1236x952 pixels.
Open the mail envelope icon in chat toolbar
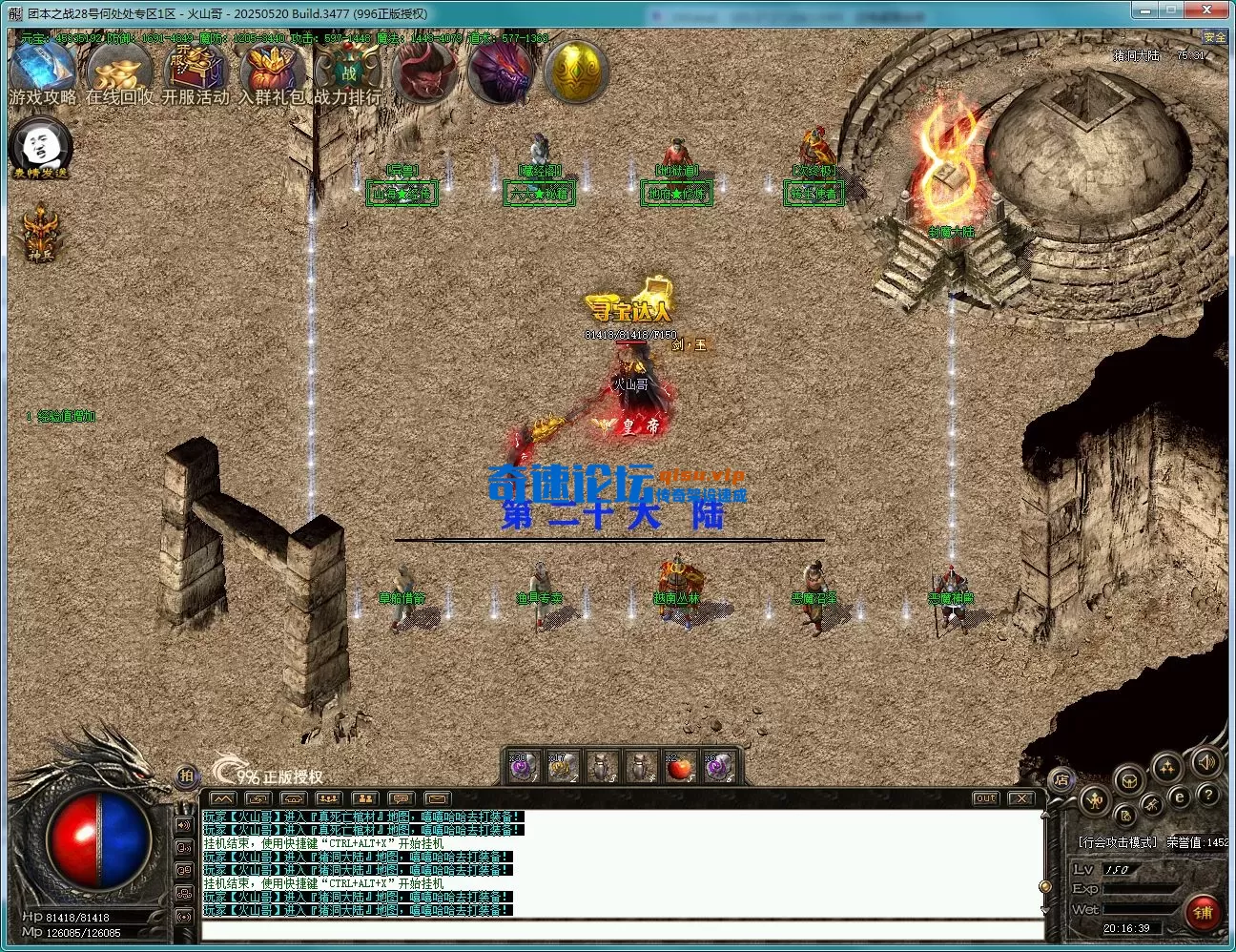tap(436, 798)
